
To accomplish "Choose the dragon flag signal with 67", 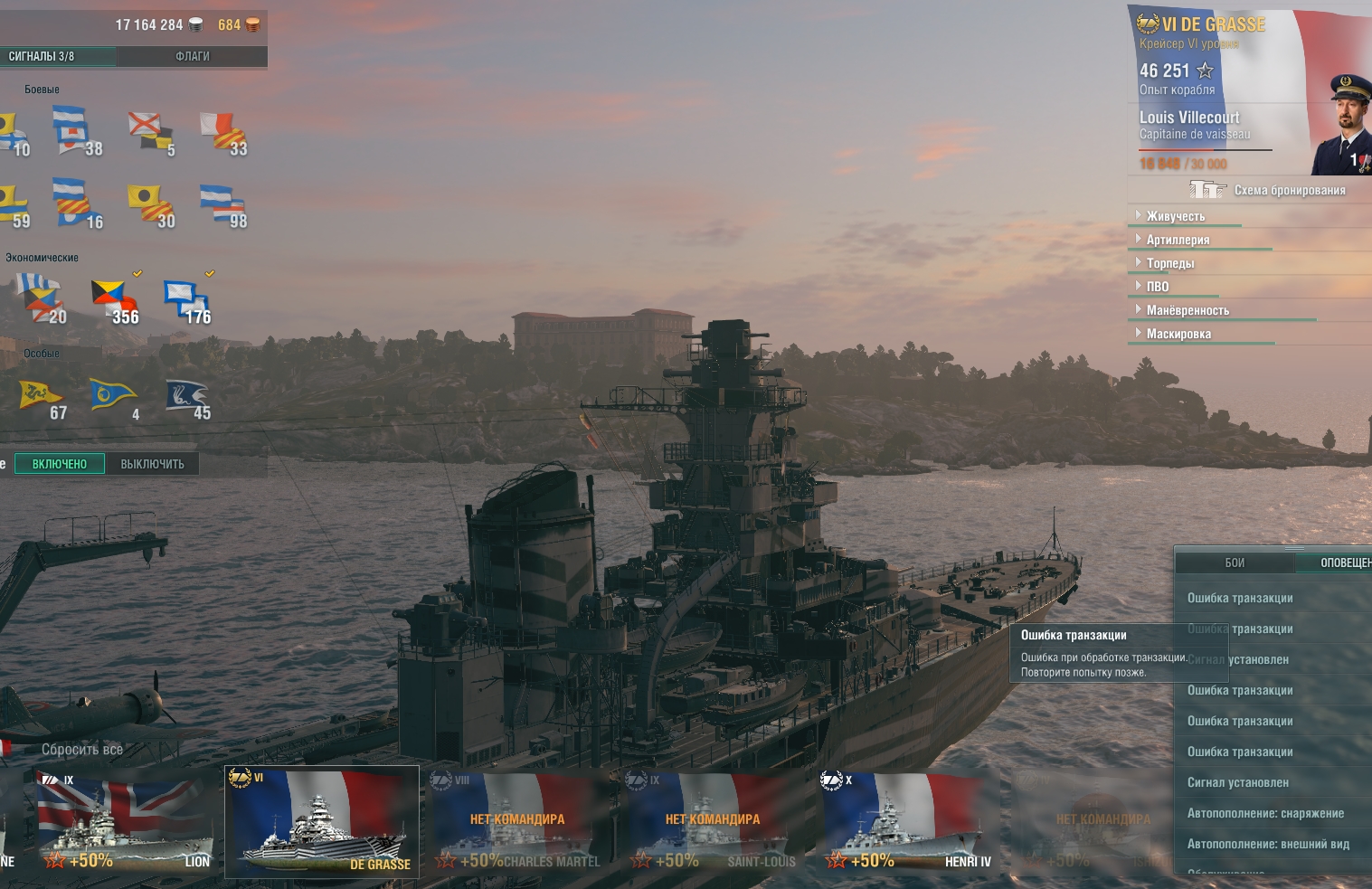I will [42, 398].
